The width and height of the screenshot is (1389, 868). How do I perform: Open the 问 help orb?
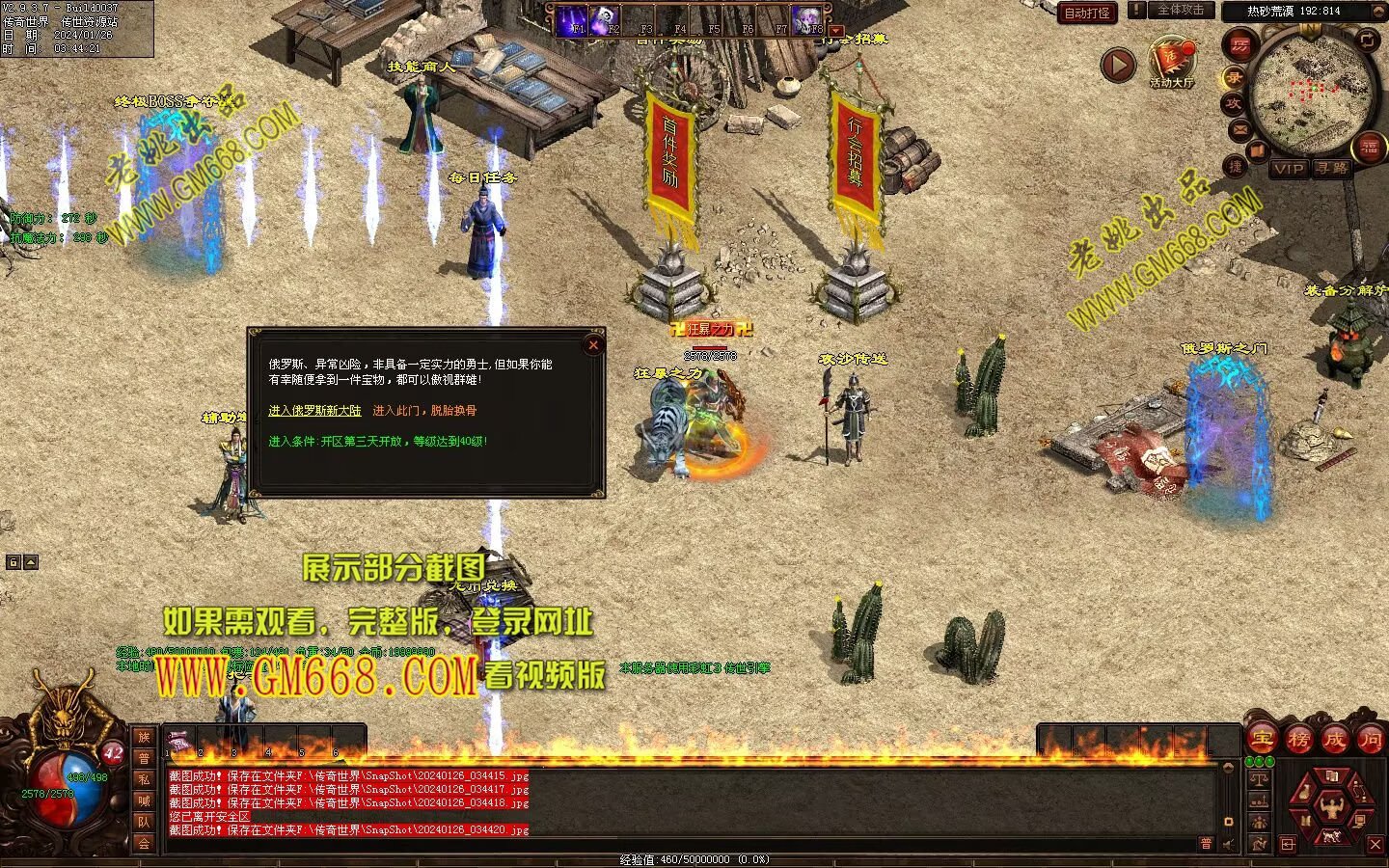point(1370,740)
